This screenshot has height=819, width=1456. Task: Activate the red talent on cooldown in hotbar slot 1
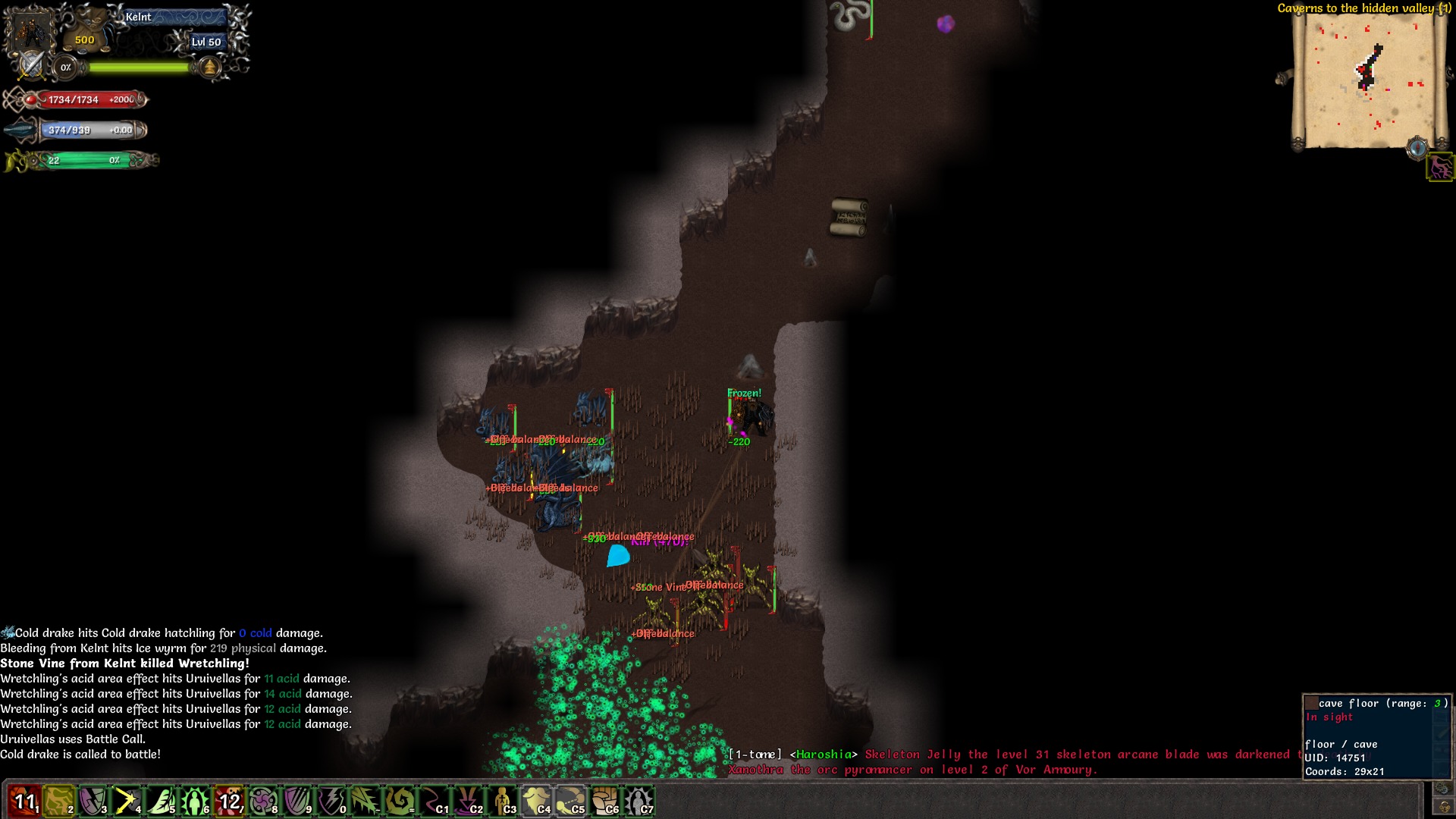coord(24,800)
